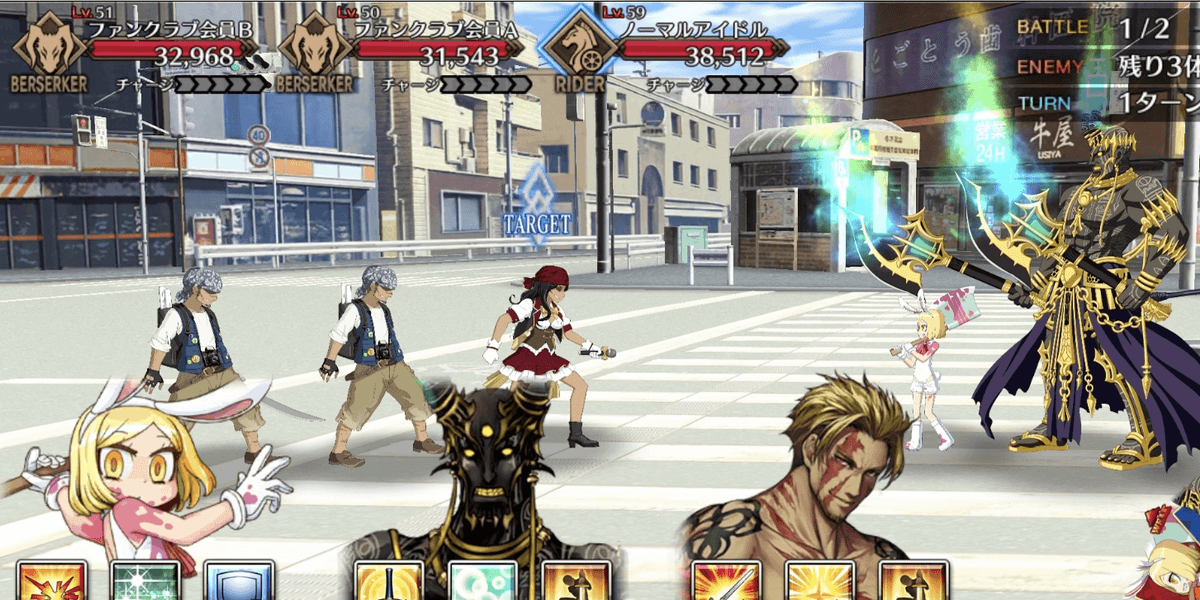Activate the teal swirl skill
The height and width of the screenshot is (600, 1200).
tap(483, 582)
